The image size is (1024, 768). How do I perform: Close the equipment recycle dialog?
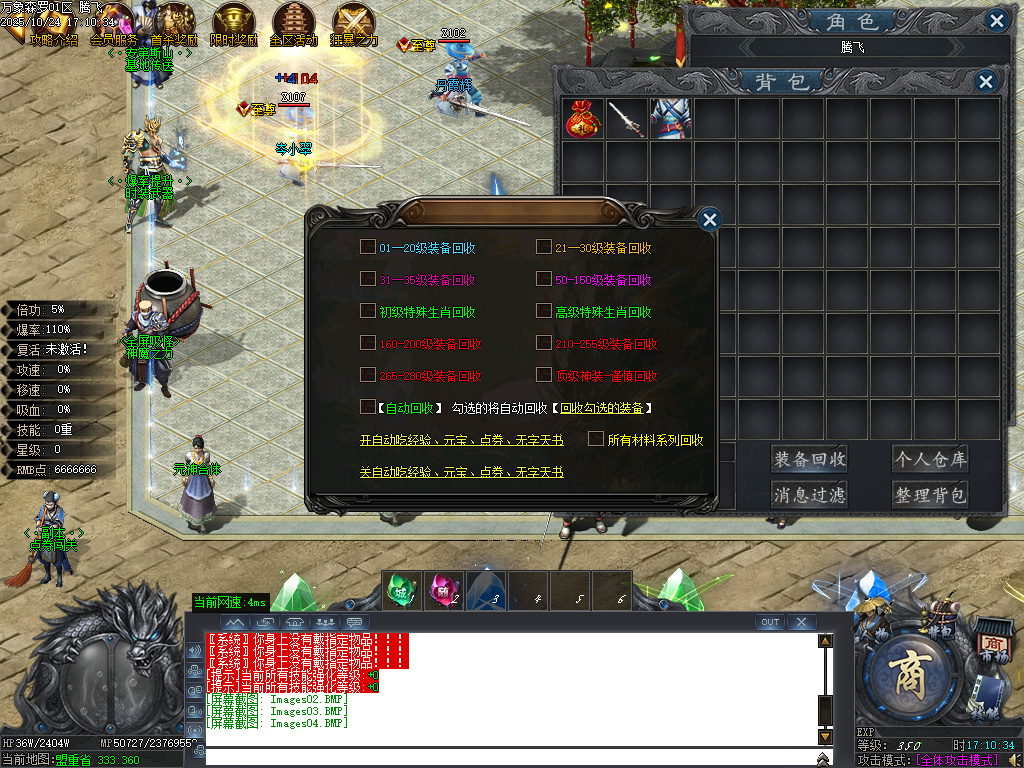point(709,220)
